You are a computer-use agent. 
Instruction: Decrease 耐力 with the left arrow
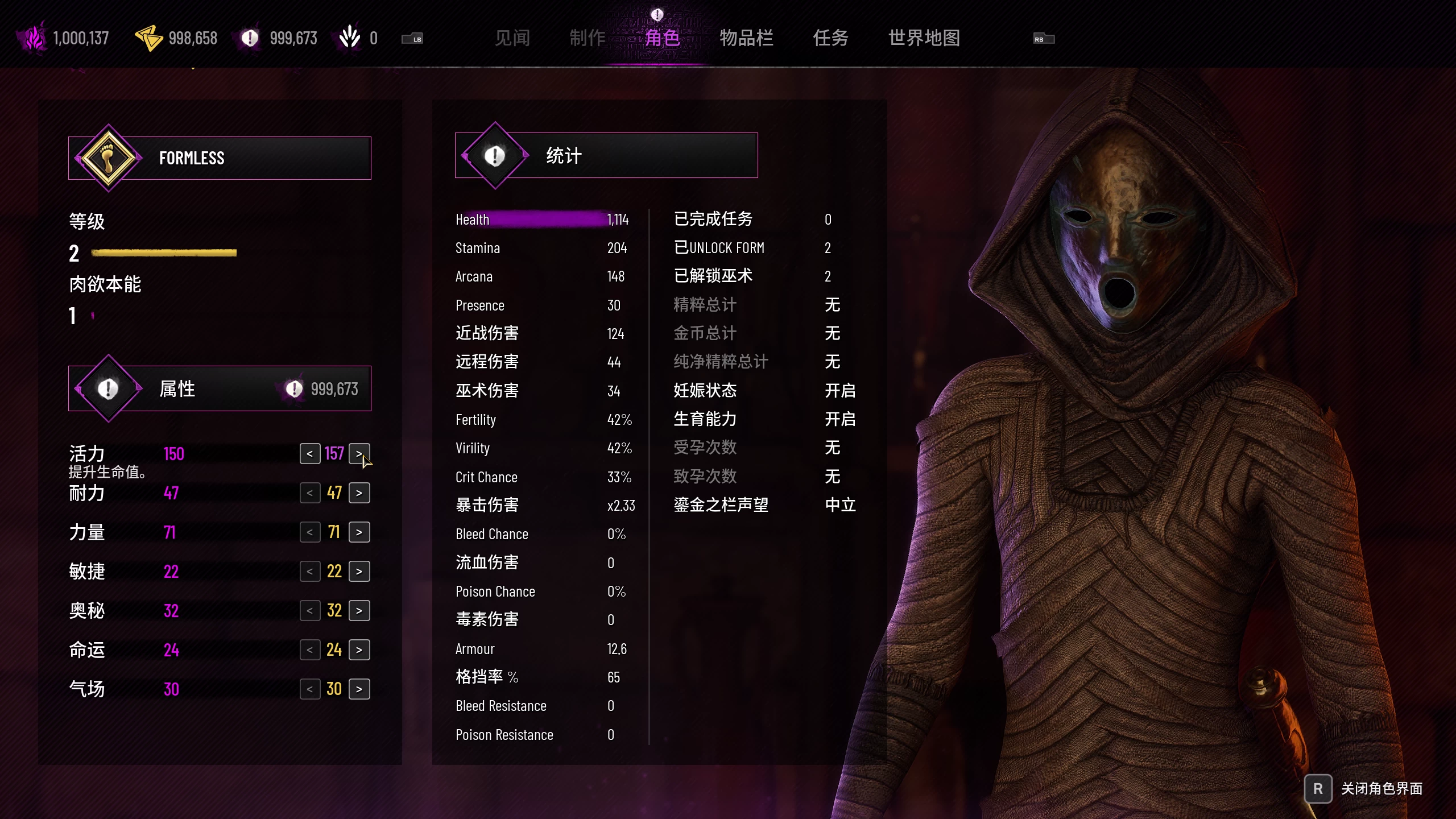point(311,493)
